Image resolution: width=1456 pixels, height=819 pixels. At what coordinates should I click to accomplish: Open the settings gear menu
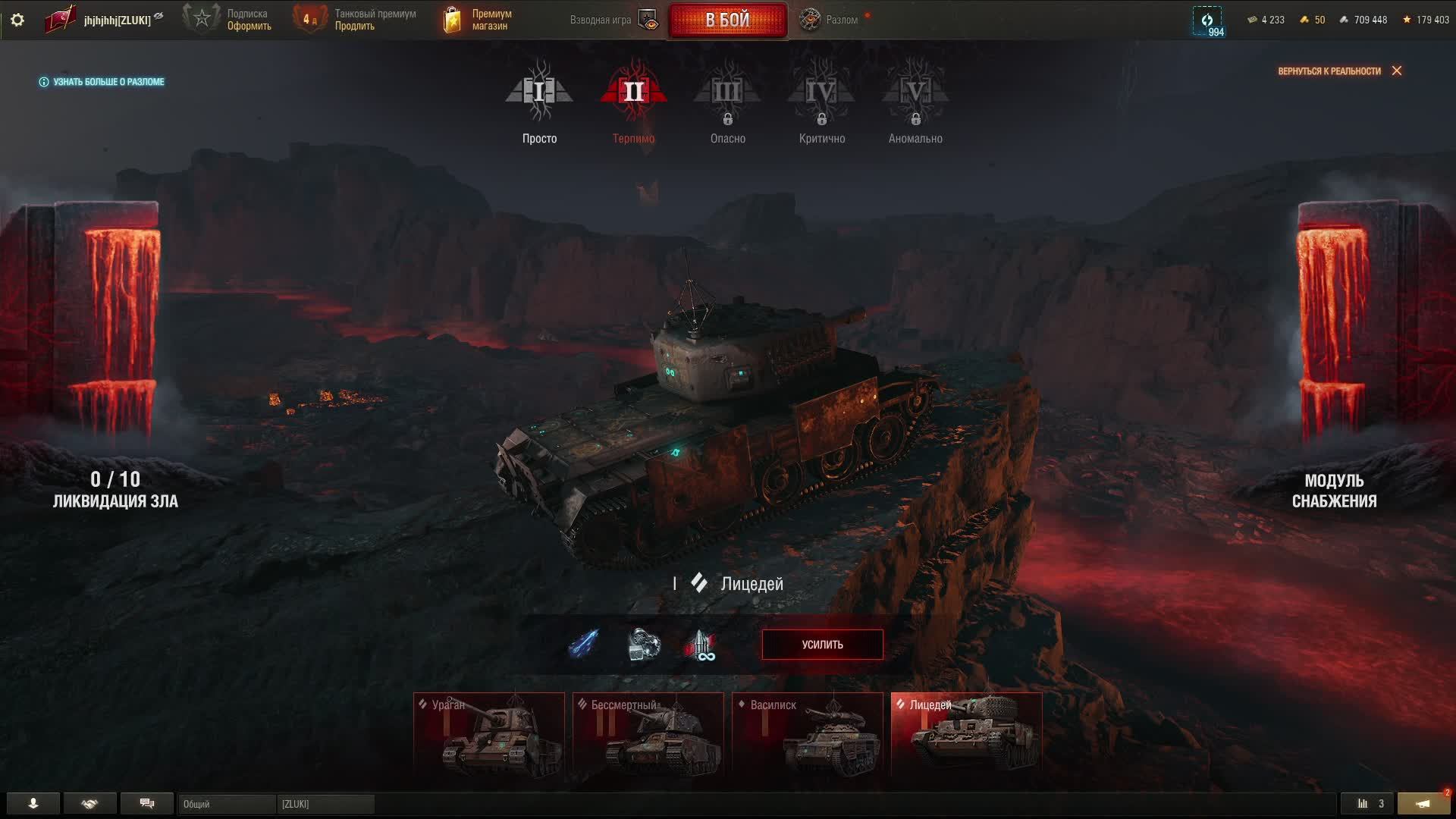coord(17,20)
